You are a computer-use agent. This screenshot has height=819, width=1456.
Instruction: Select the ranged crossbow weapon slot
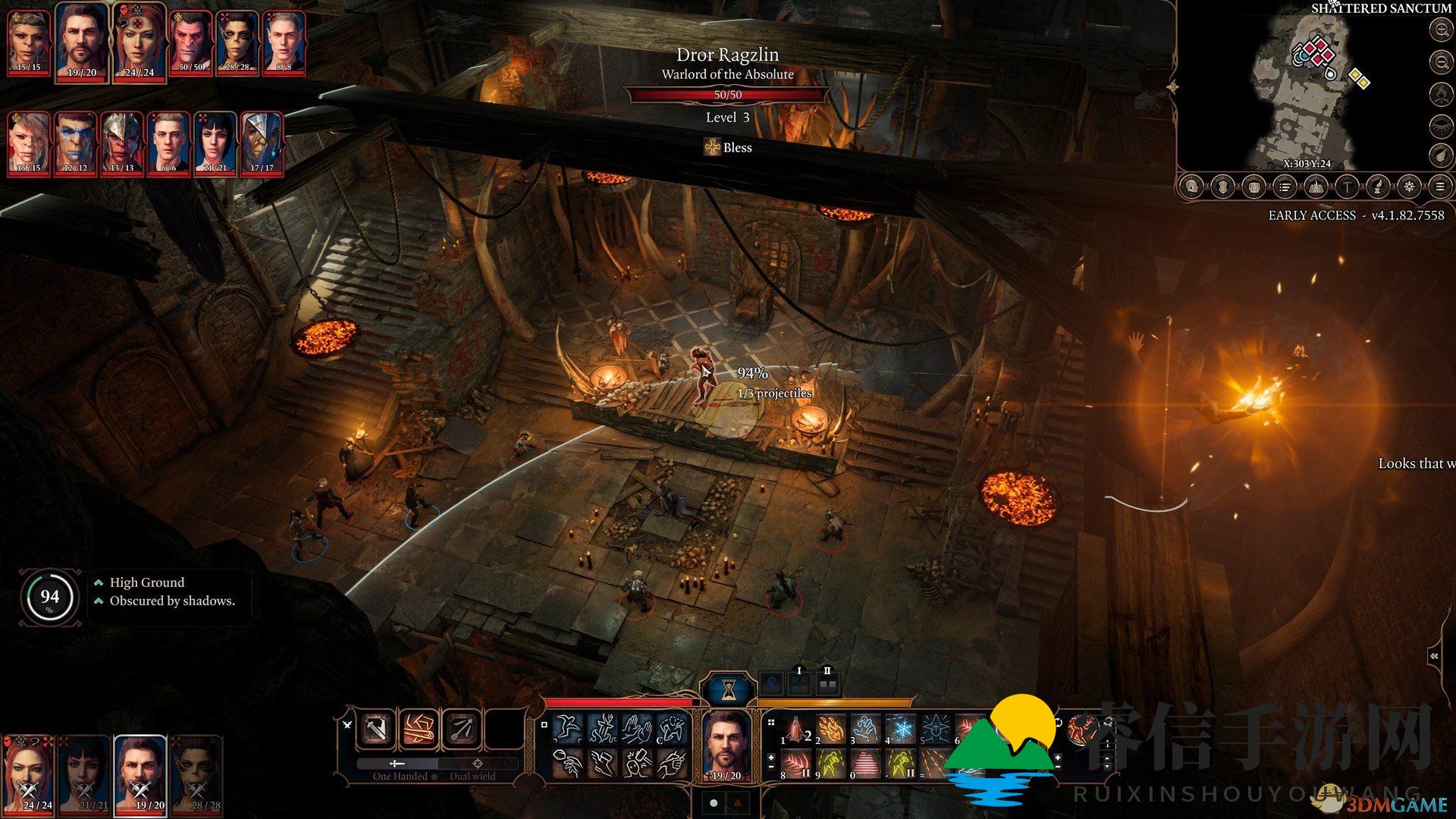461,729
